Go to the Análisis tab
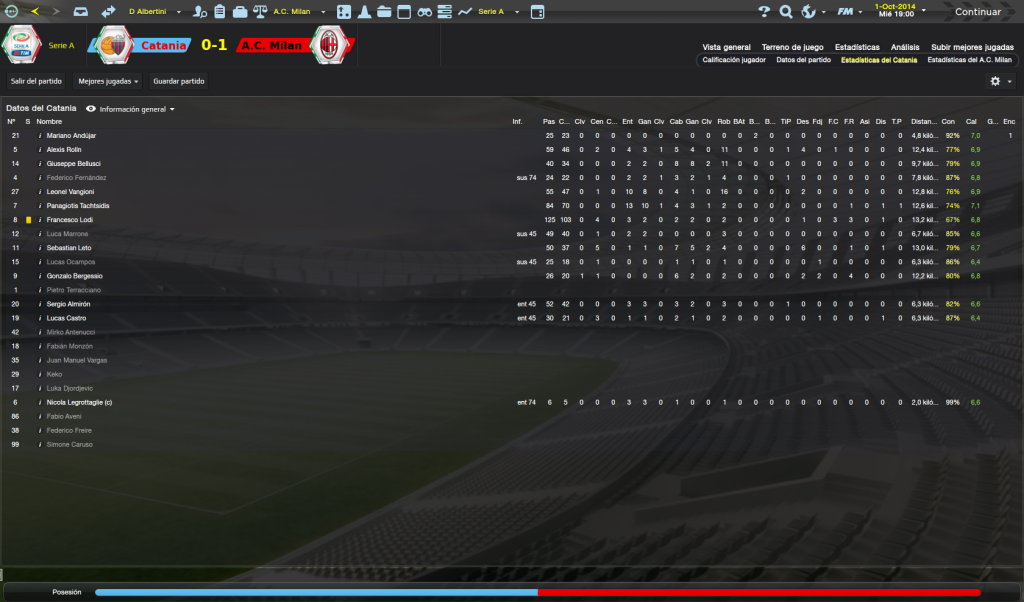The height and width of the screenshot is (602, 1024). tap(905, 47)
